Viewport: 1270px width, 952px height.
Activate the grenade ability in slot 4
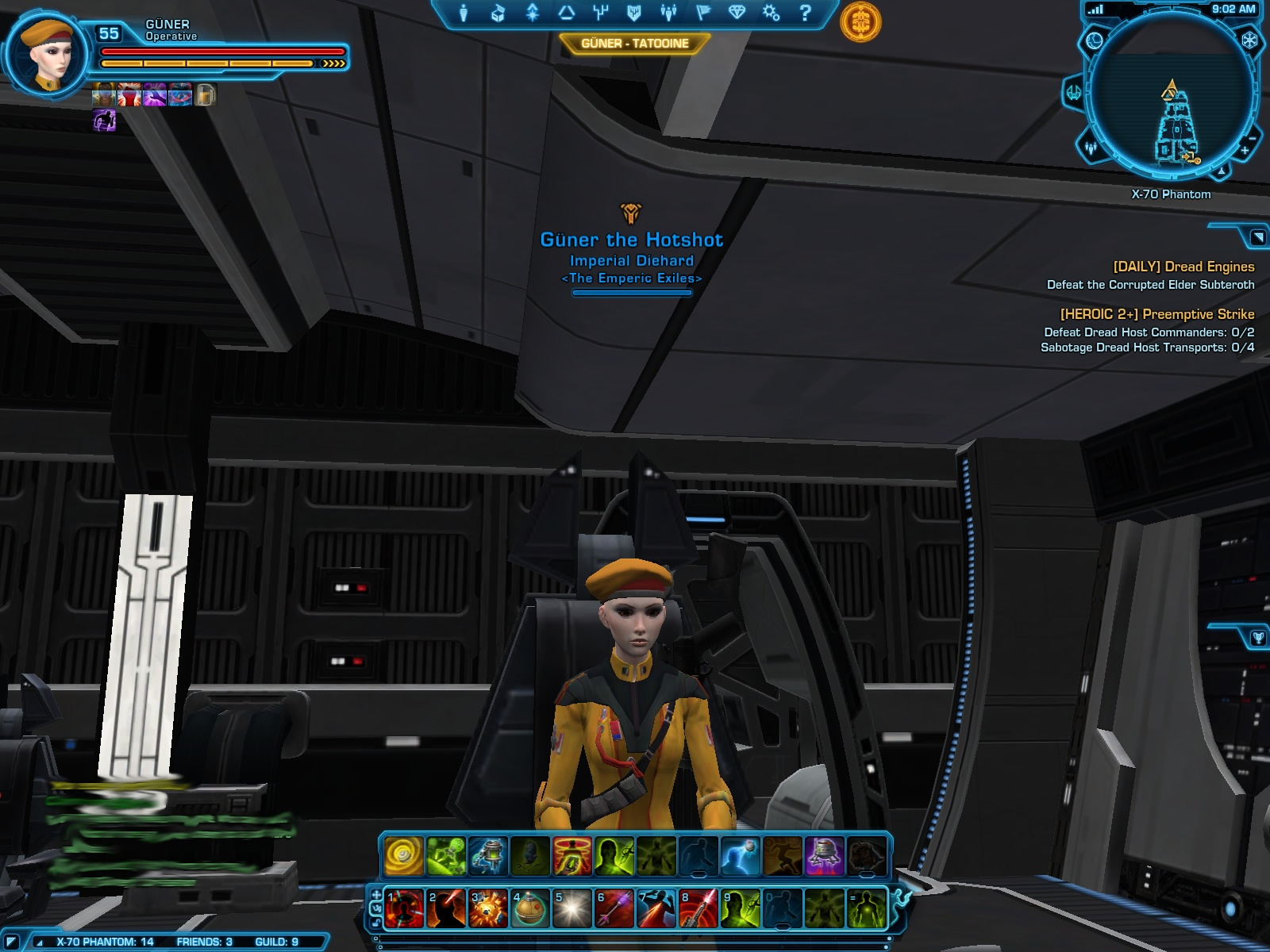(530, 908)
